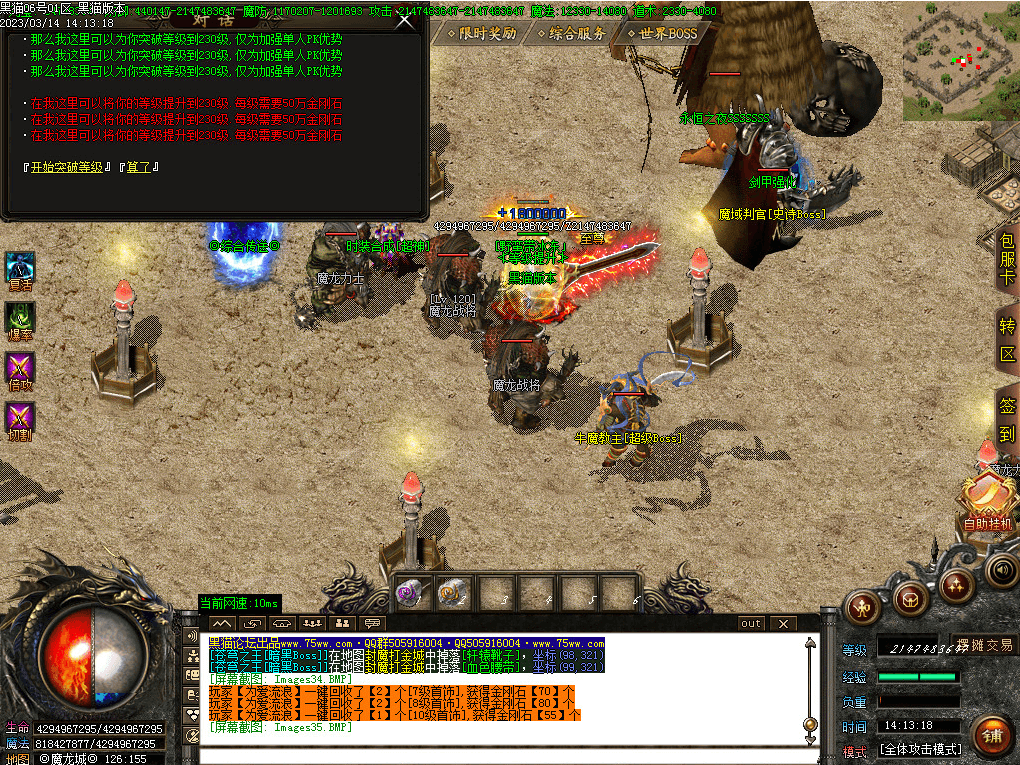Activate the 切割 skill icon
The height and width of the screenshot is (765, 1020).
pos(21,417)
